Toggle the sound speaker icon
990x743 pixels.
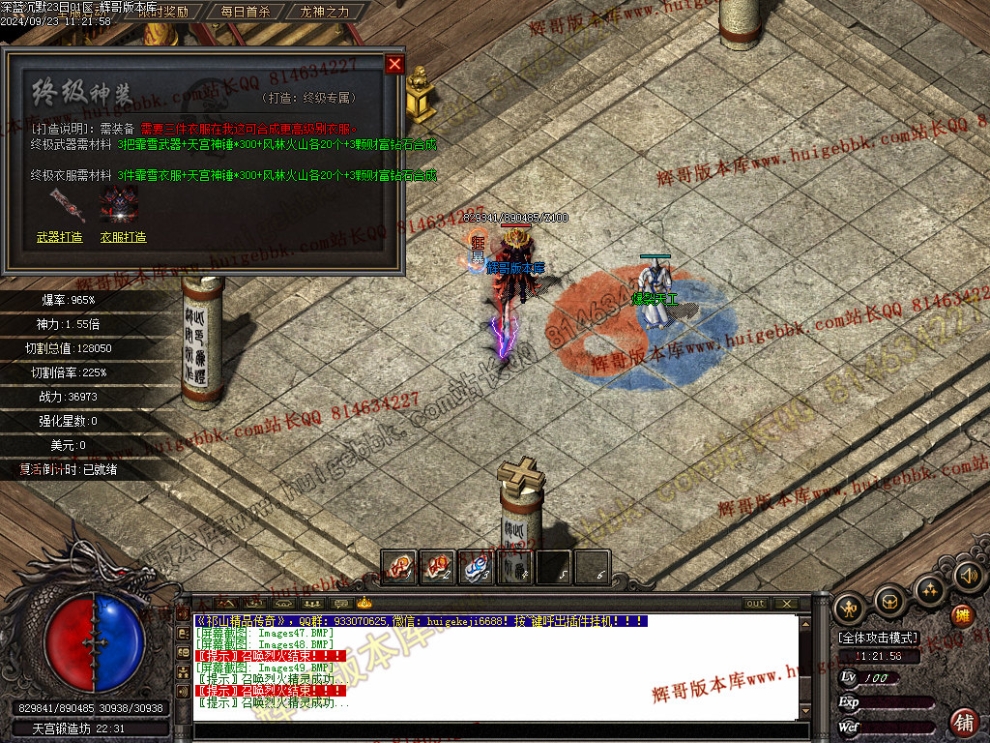[966, 576]
